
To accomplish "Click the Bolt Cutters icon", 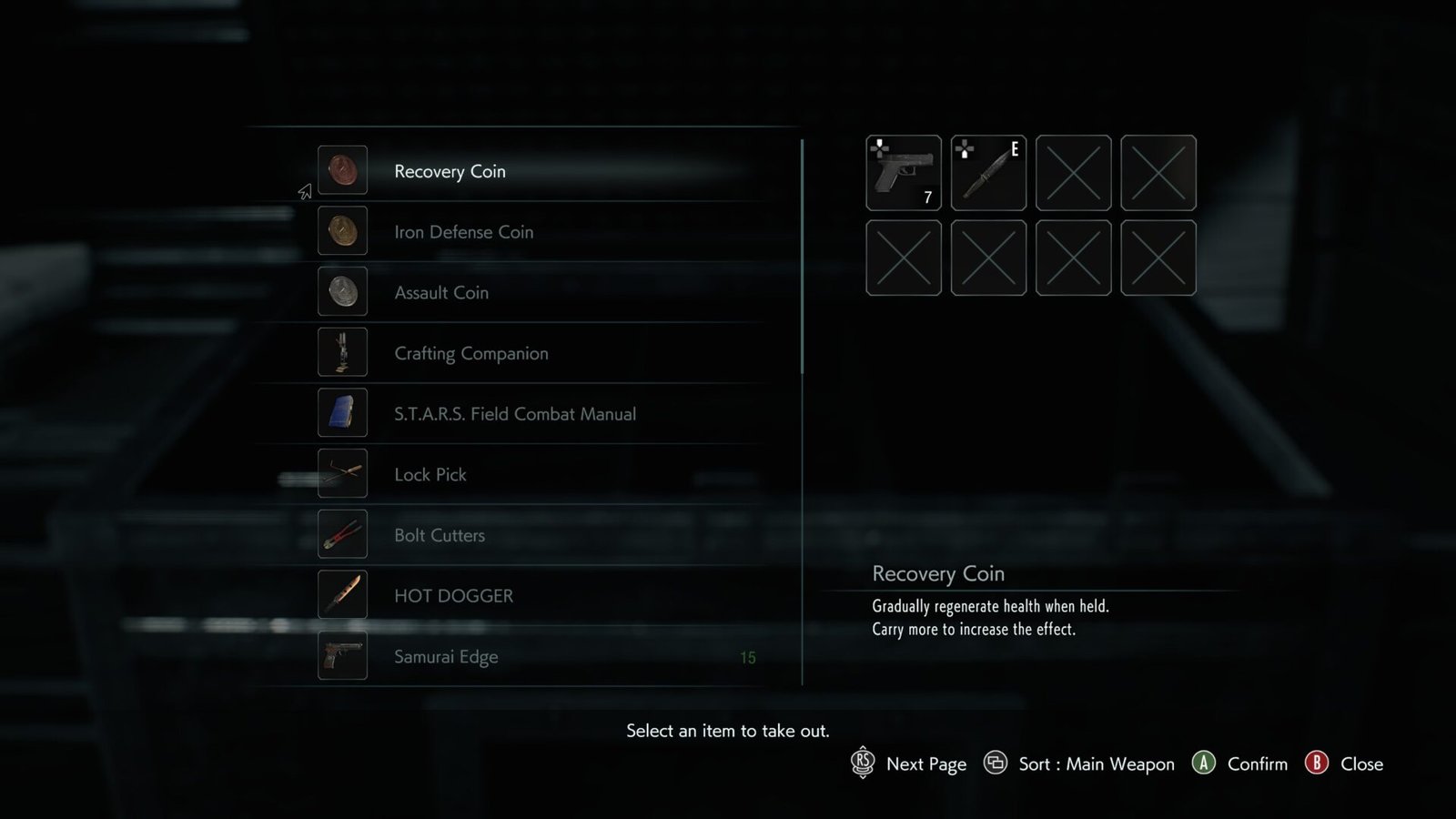I will click(x=343, y=535).
